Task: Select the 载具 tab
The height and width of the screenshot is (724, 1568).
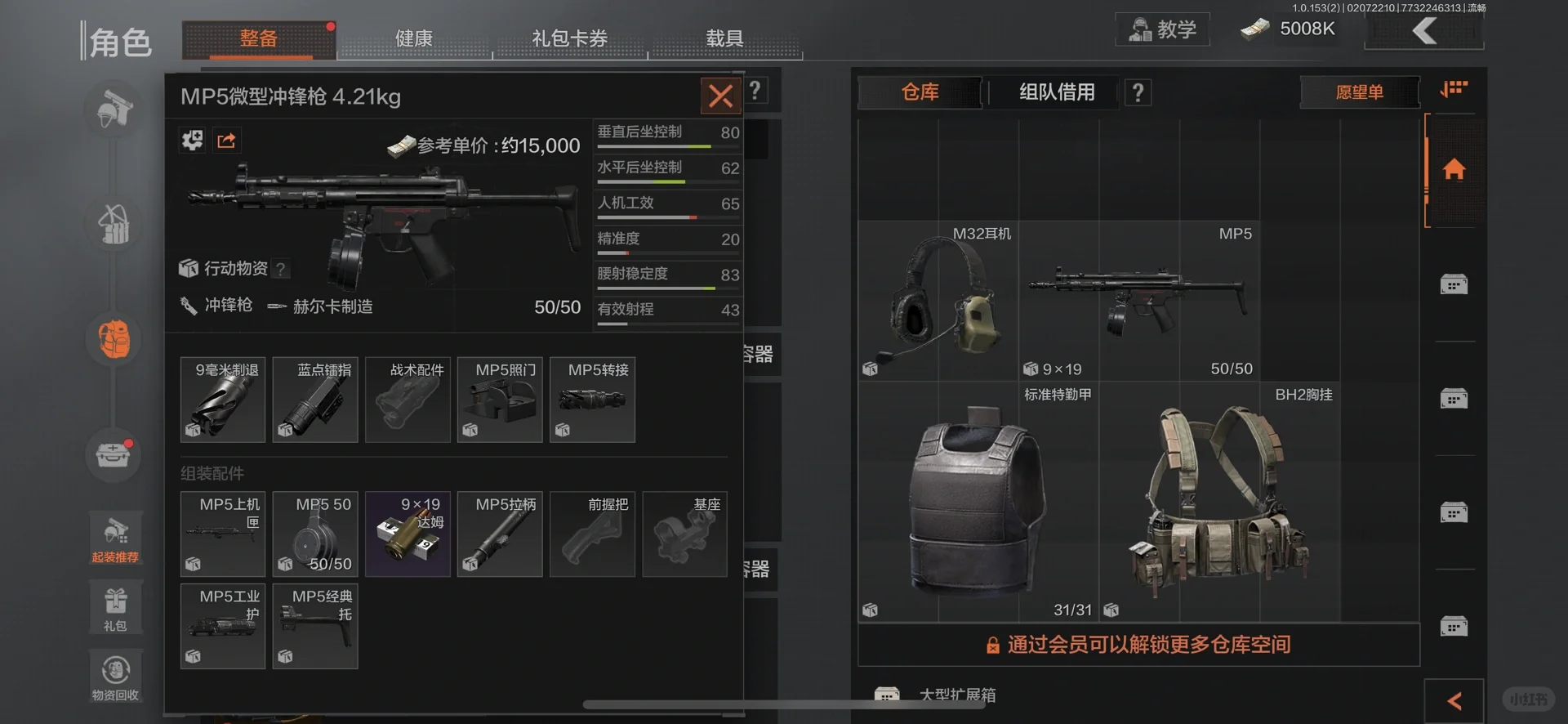Action: click(724, 39)
